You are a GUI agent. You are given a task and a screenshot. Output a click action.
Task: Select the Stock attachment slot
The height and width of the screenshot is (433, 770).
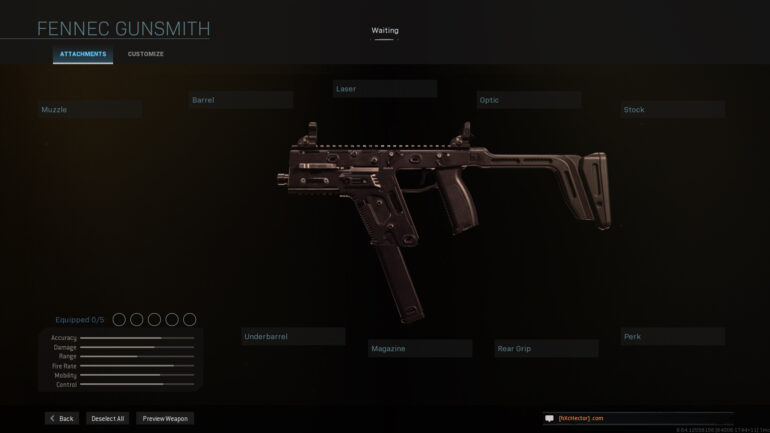coord(672,110)
